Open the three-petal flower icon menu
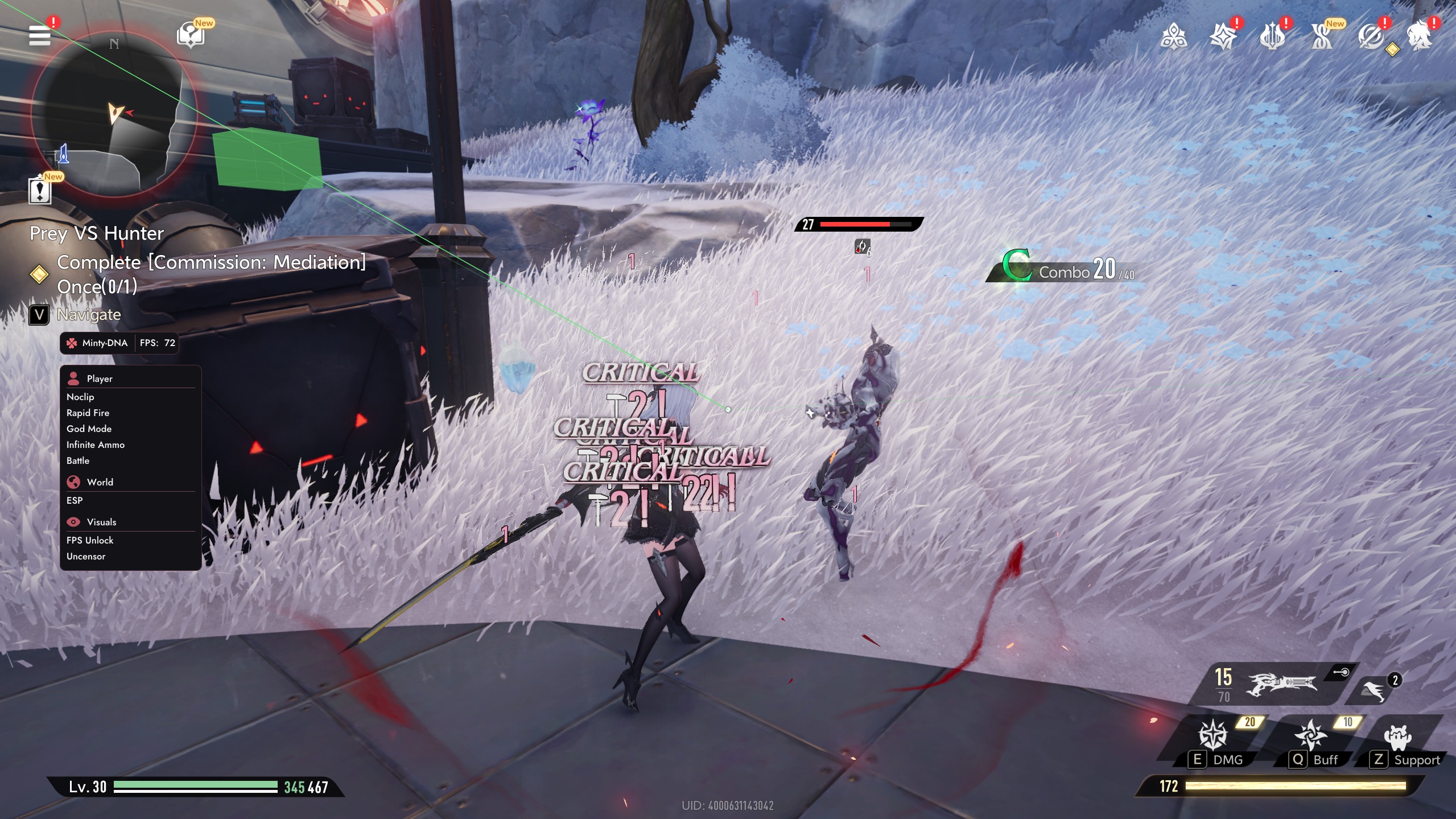This screenshot has height=819, width=1456. pos(1173,37)
